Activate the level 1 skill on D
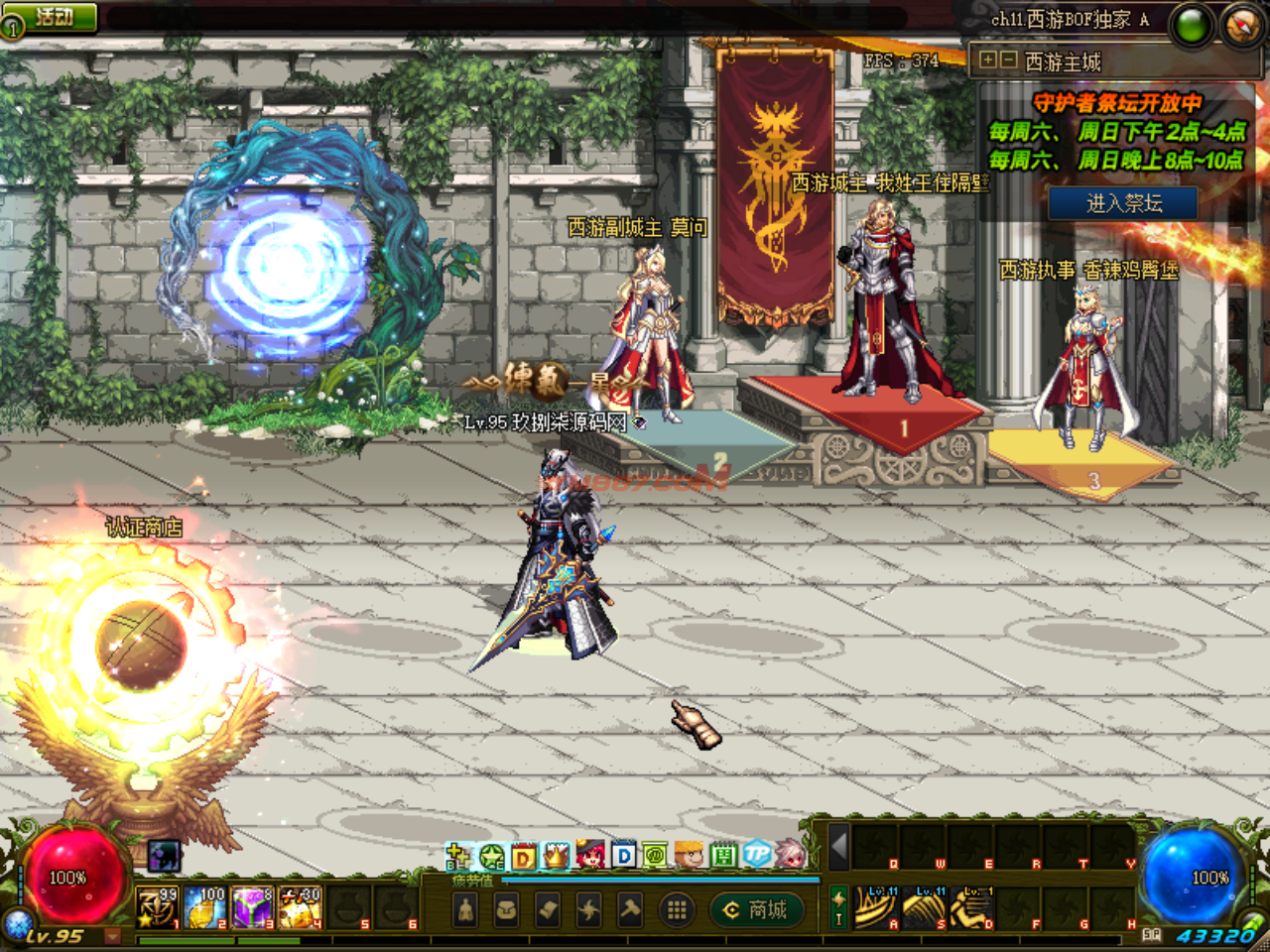1270x952 pixels. [x=972, y=907]
